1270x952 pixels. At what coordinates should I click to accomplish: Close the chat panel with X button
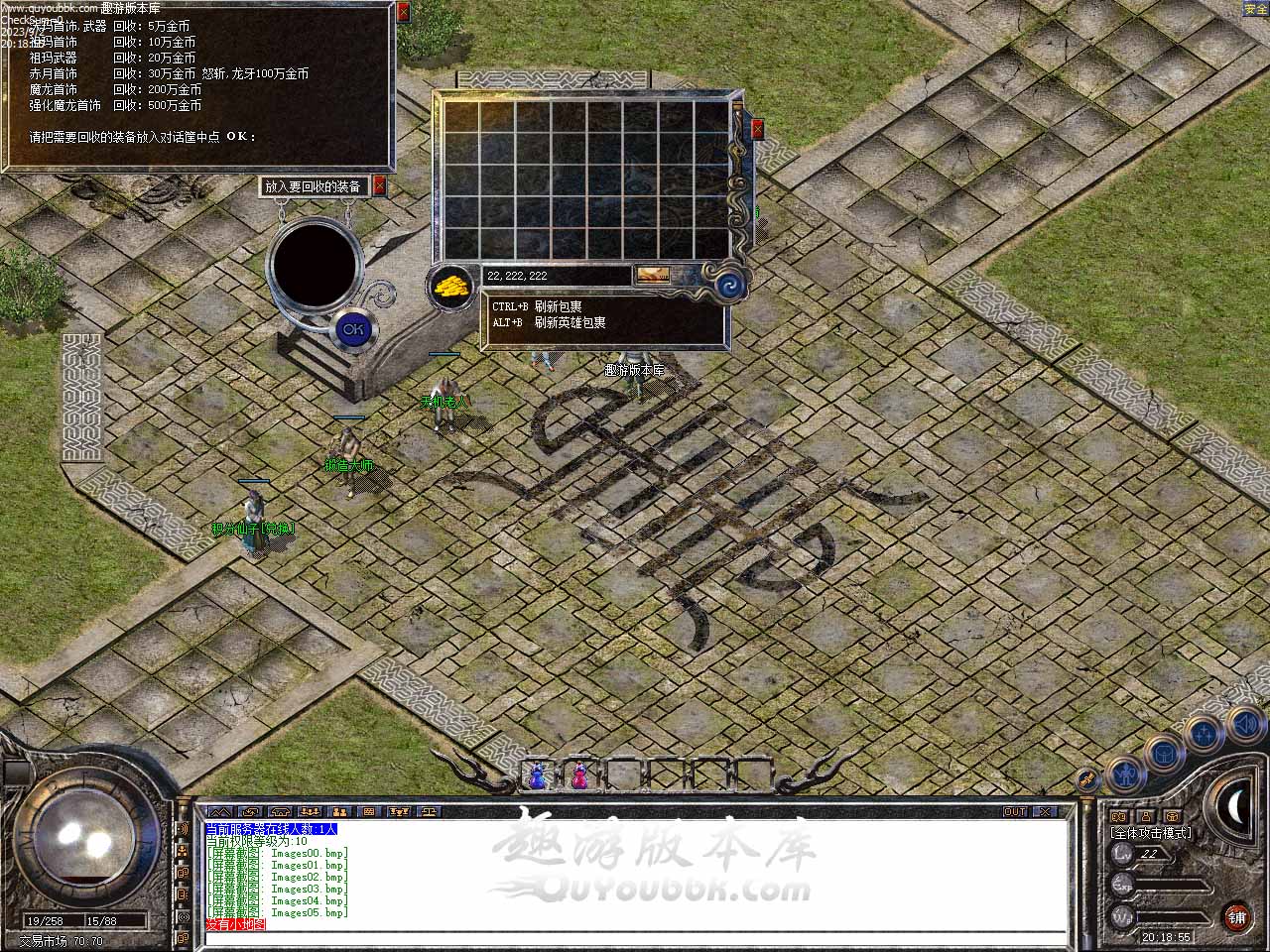coord(1043,812)
